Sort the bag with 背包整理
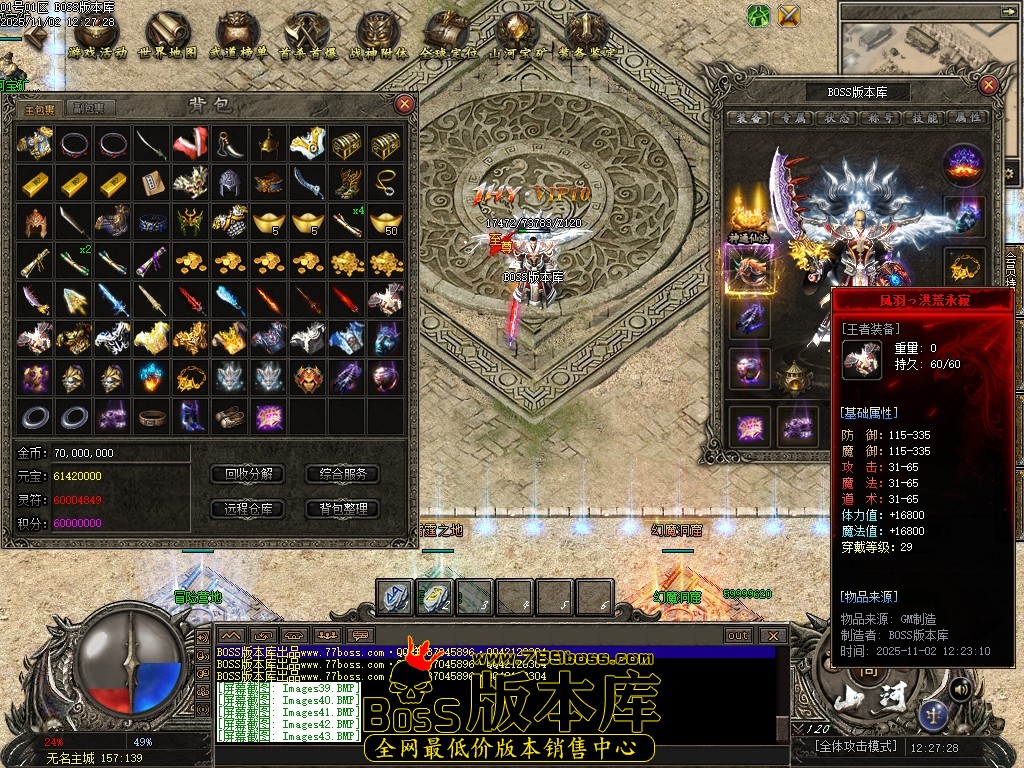The width and height of the screenshot is (1024, 768). 343,508
